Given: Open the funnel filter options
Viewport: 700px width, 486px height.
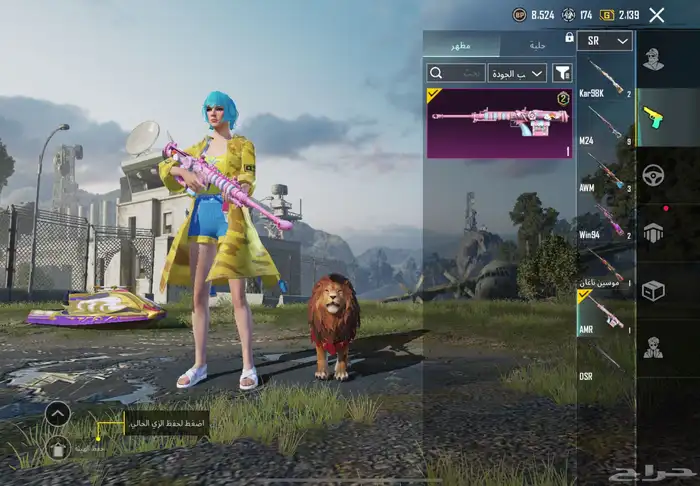Looking at the screenshot, I should coord(563,73).
